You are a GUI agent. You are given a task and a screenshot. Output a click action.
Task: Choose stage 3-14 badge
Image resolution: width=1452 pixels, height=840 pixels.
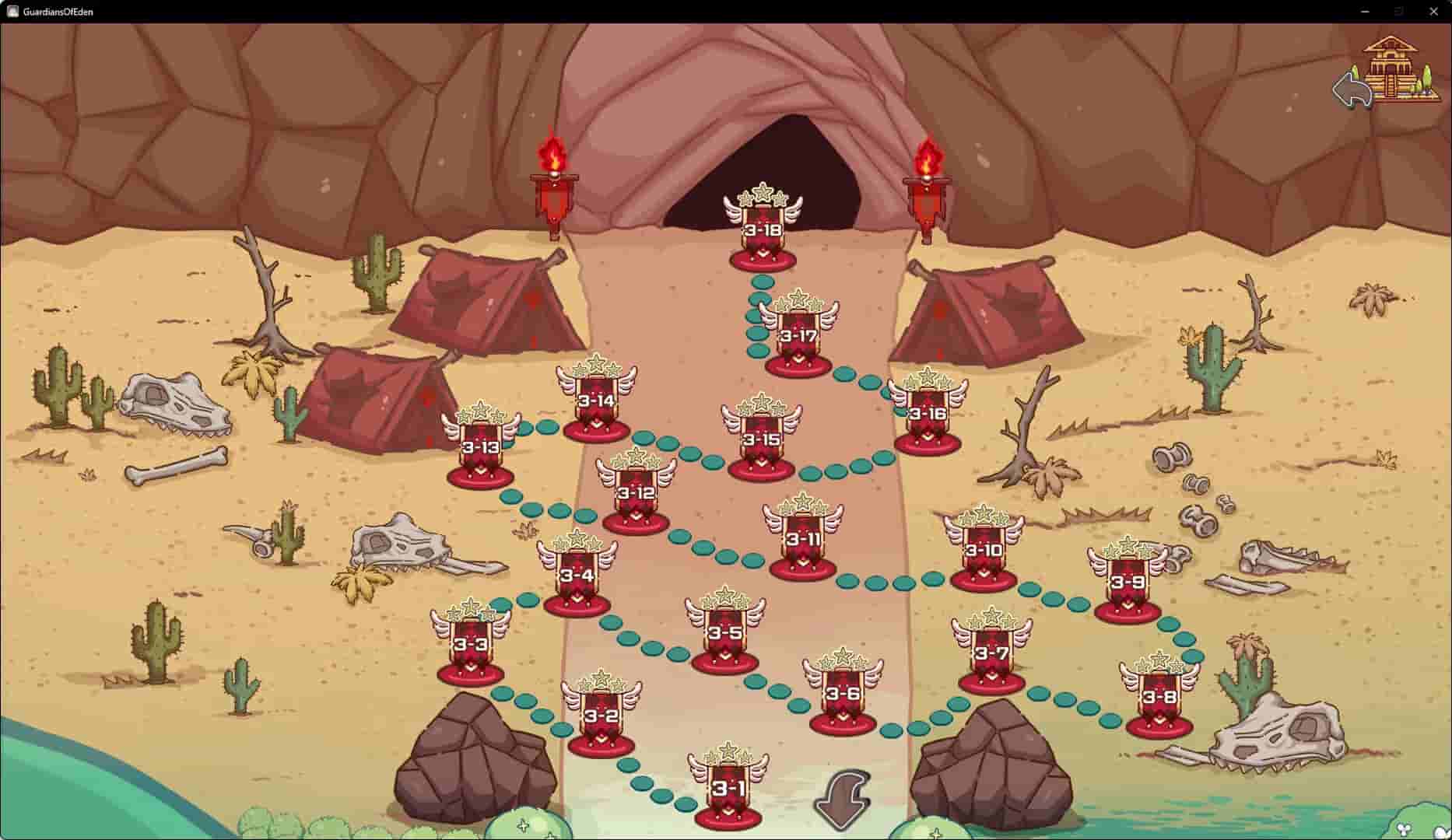click(597, 401)
